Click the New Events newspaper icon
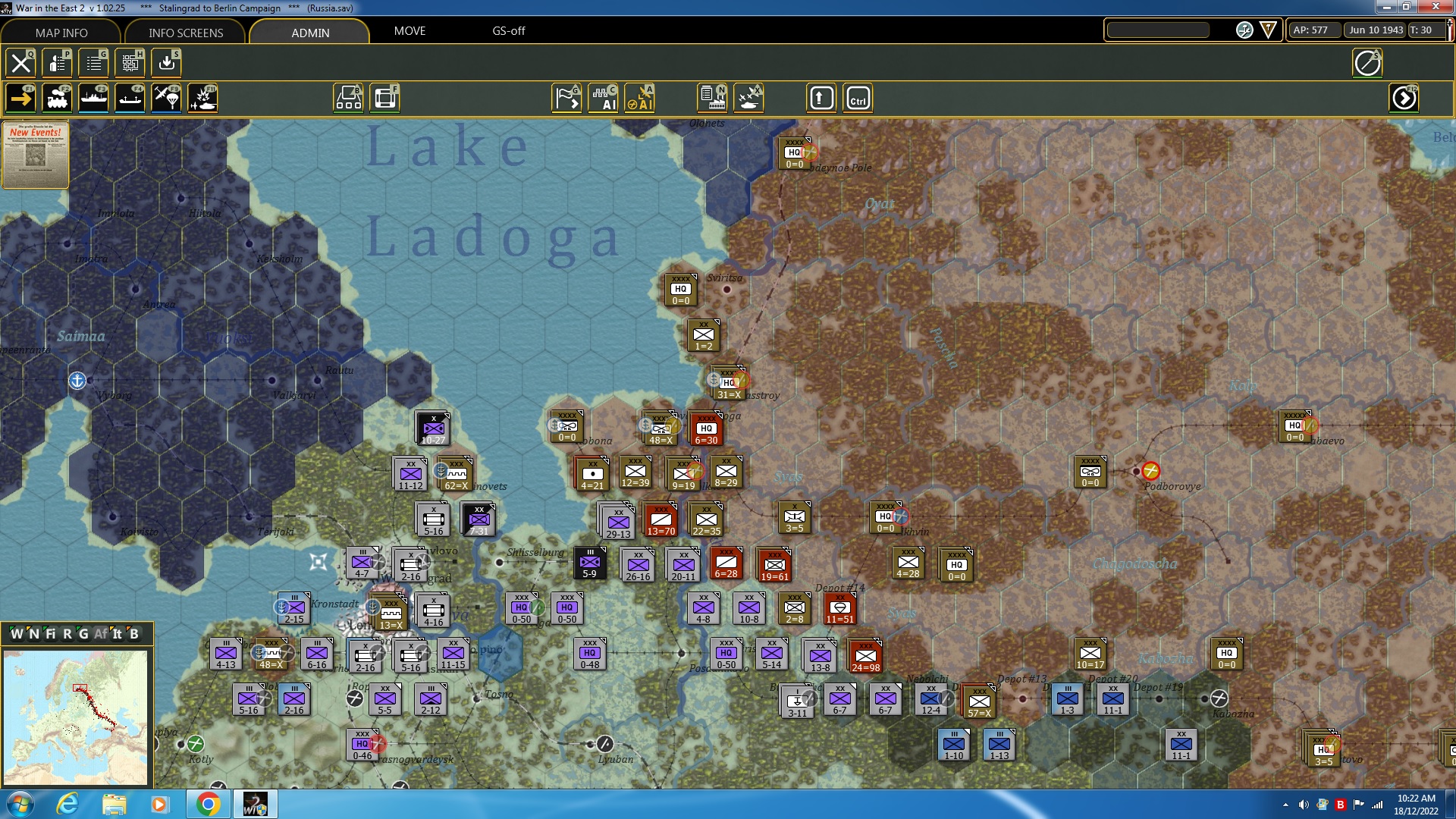The width and height of the screenshot is (1456, 819). (x=35, y=155)
